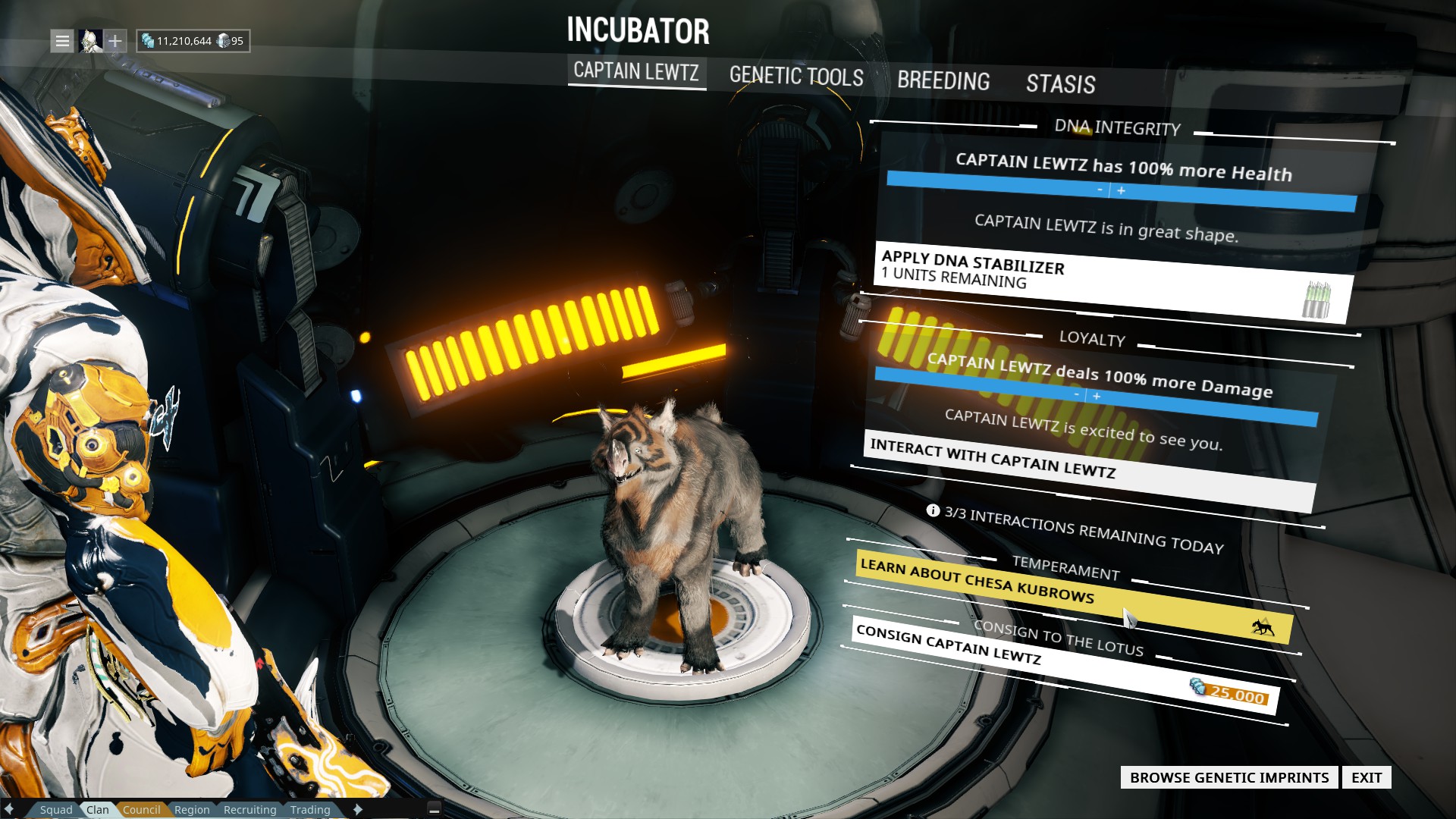The image size is (1456, 819).
Task: Open the Council chat tab
Action: [x=142, y=810]
